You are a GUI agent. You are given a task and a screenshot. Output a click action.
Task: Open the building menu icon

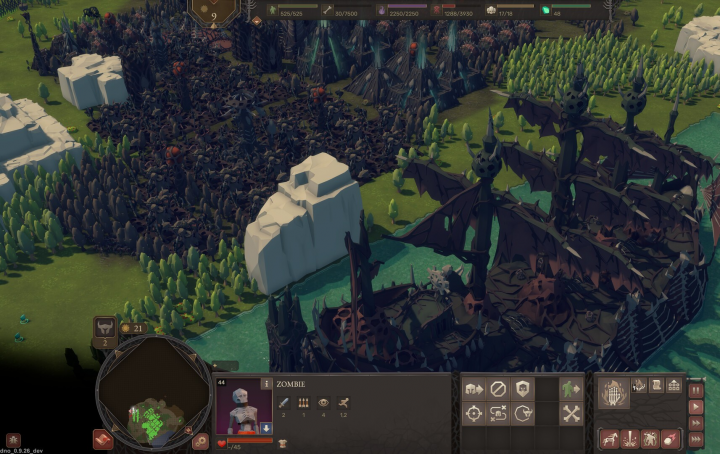pos(674,386)
